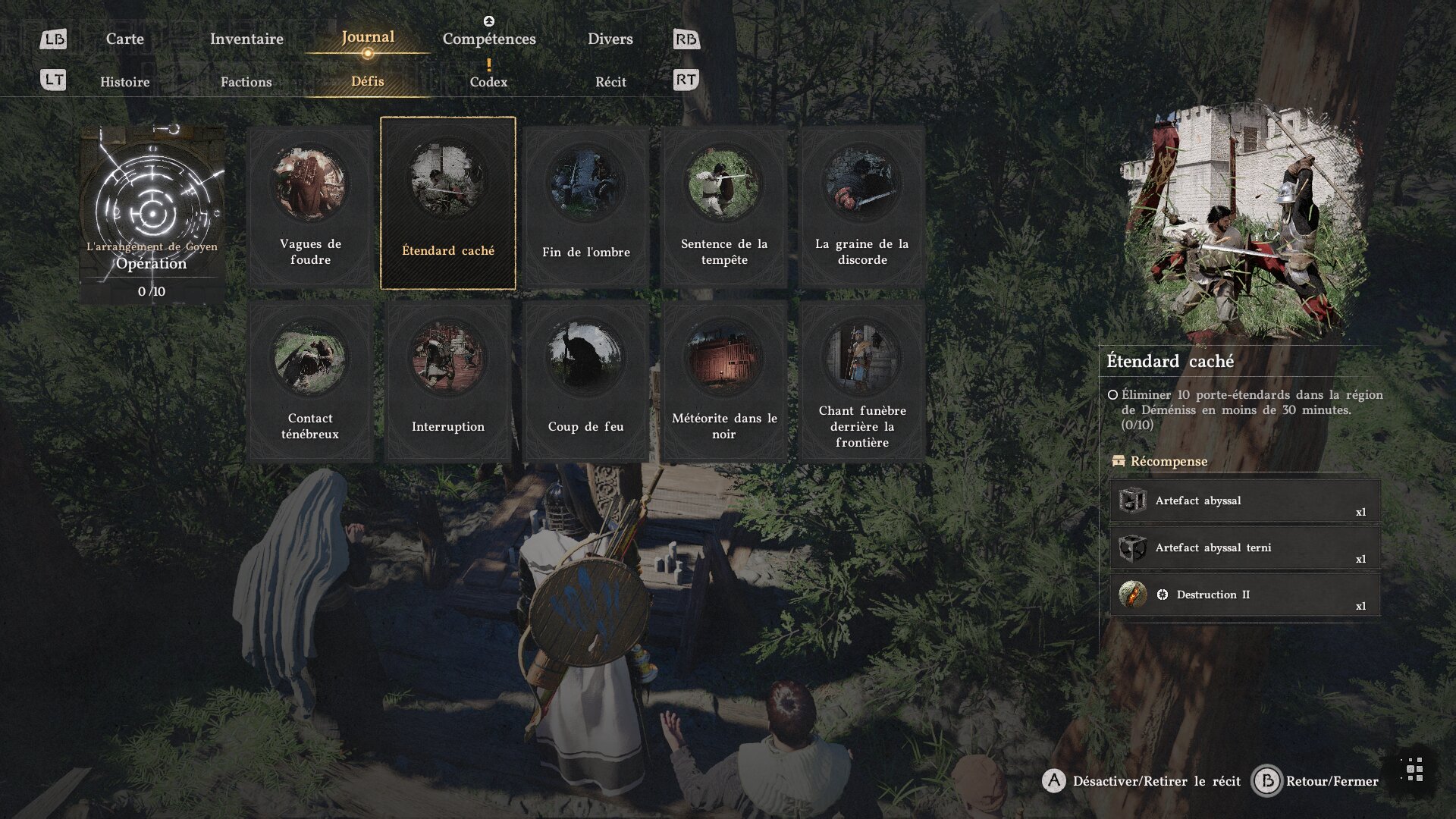Inspect the Destruction II reward entry
1456x819 pixels.
[1244, 595]
